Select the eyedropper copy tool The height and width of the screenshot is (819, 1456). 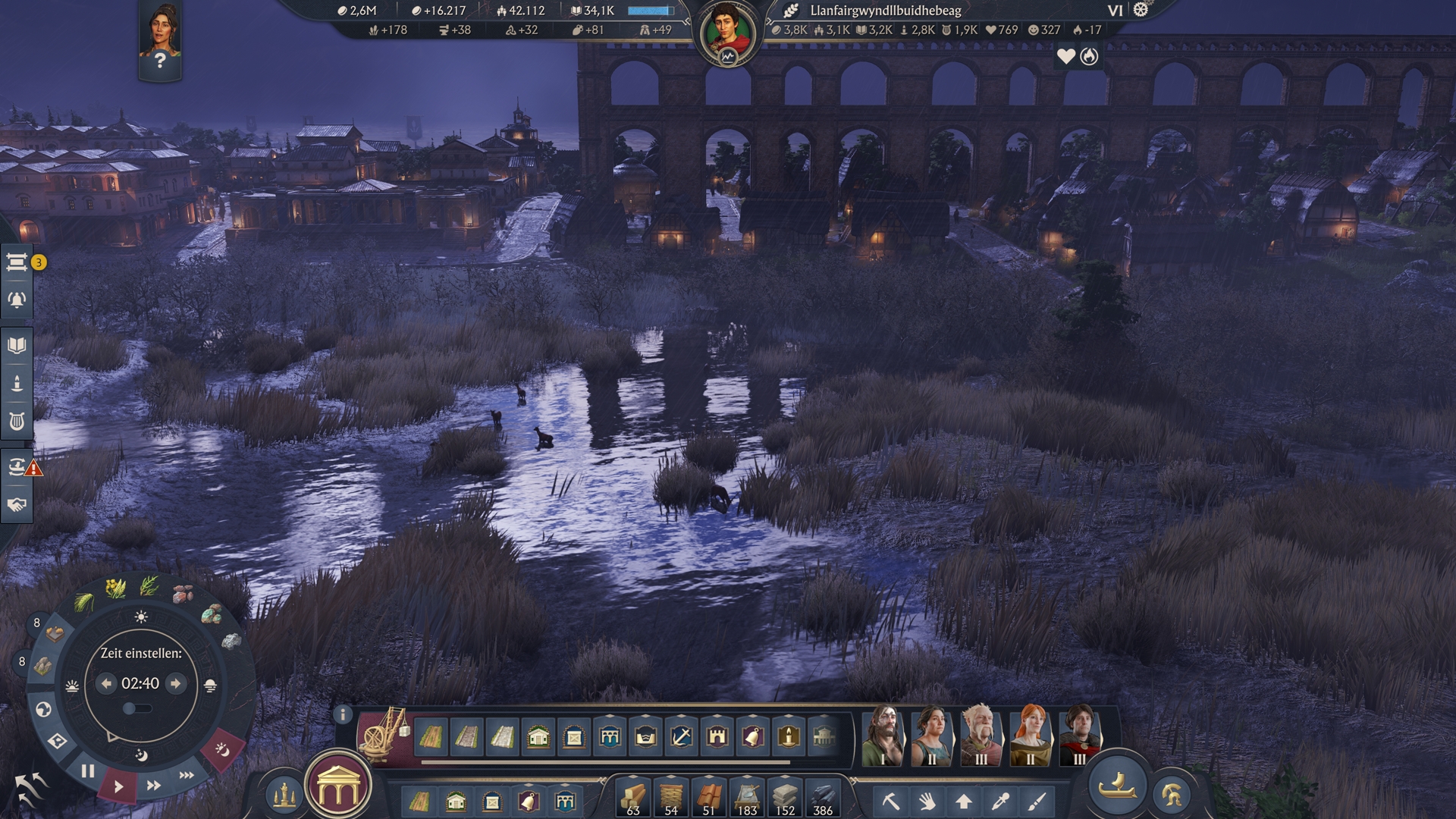[x=1000, y=801]
